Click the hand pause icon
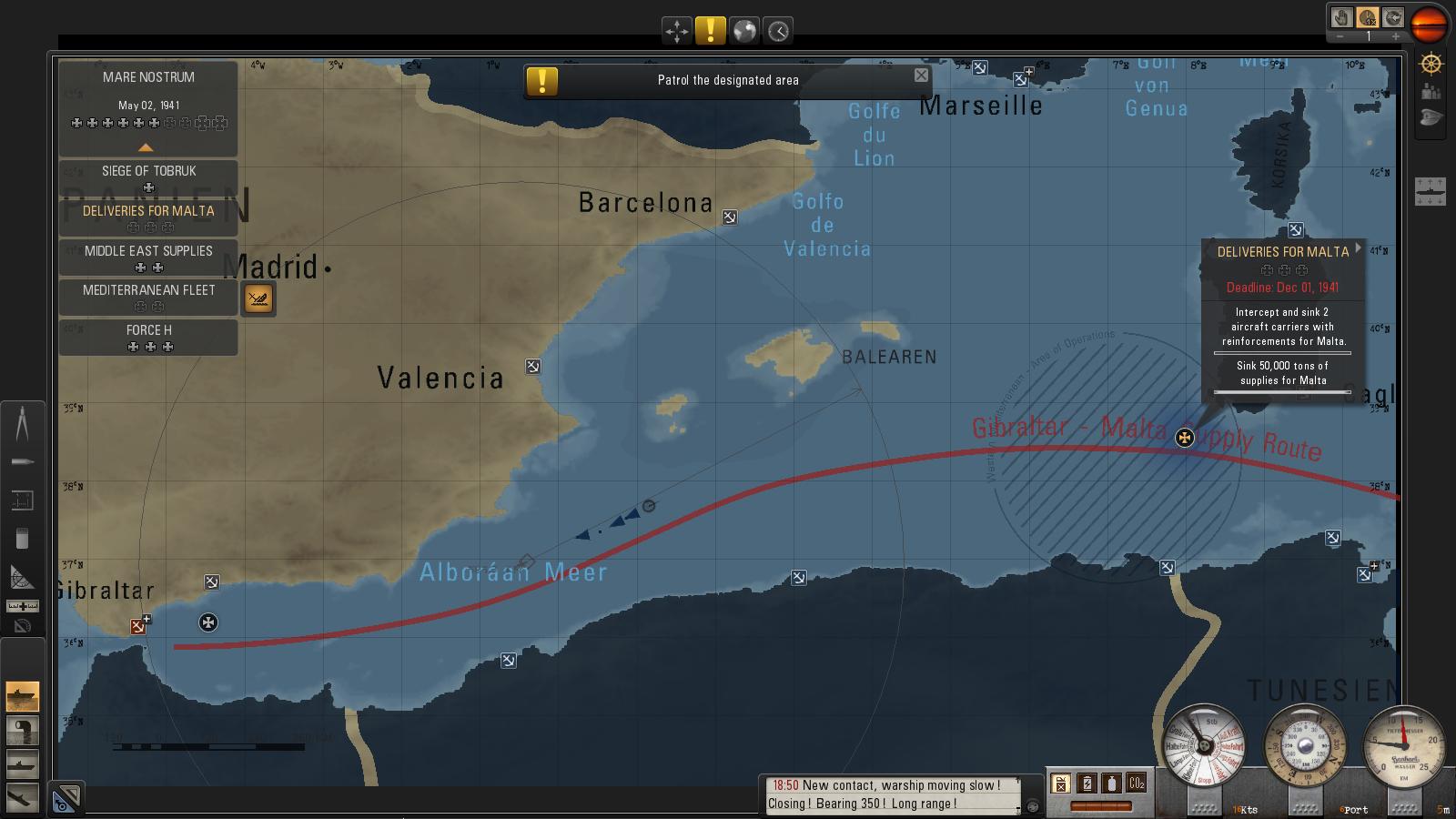 [x=1341, y=17]
